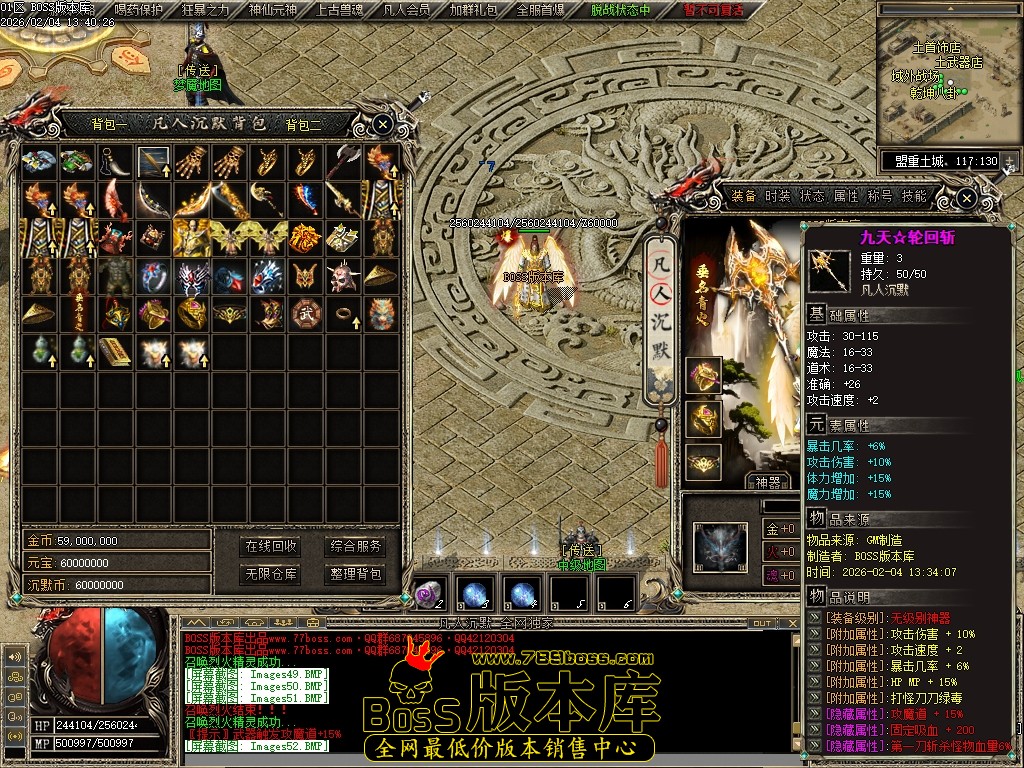Claim the 加群礼包 gift pack menu
Screen dimensions: 1024x768
(x=473, y=11)
